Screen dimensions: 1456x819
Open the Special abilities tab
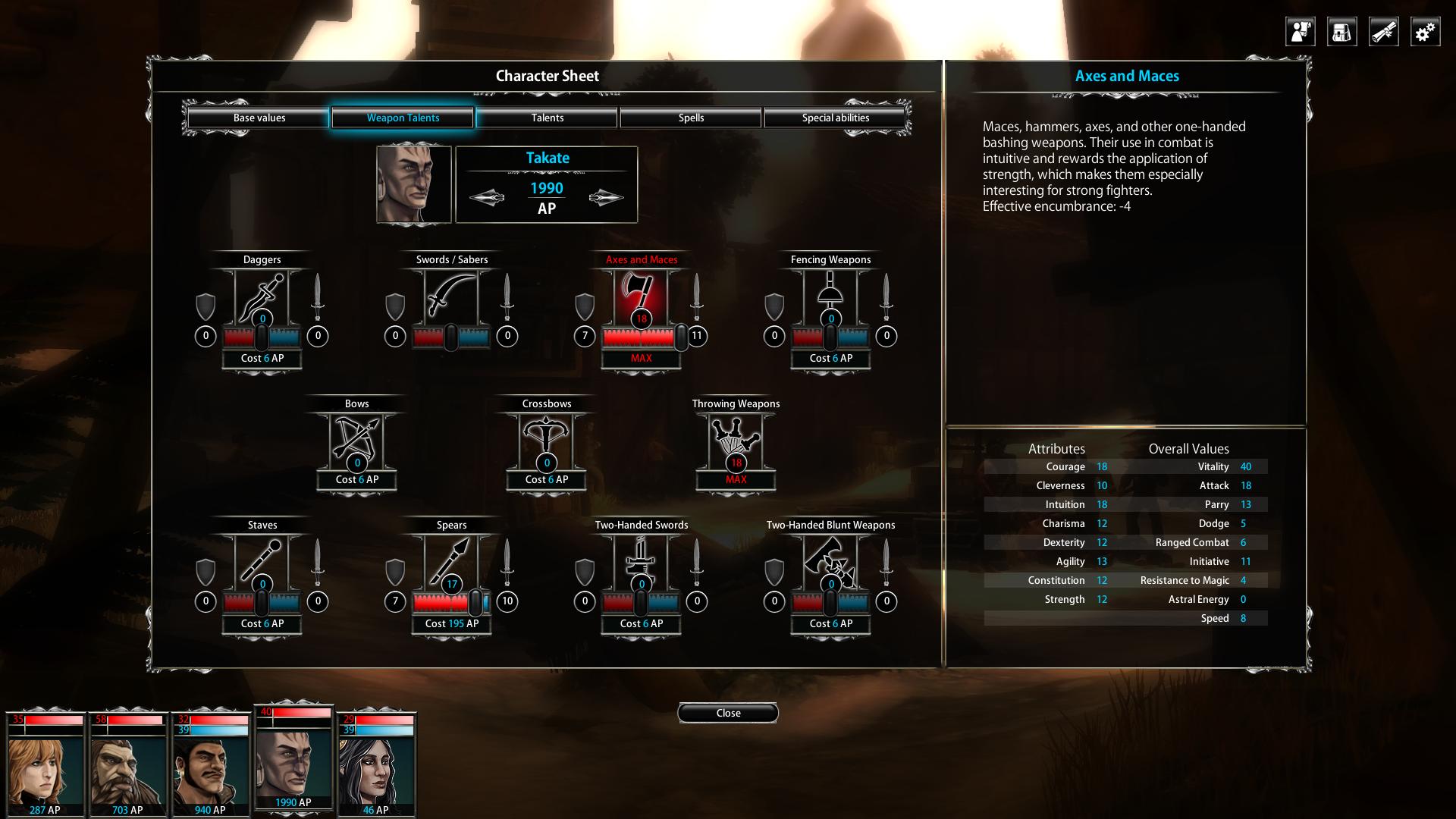point(835,118)
